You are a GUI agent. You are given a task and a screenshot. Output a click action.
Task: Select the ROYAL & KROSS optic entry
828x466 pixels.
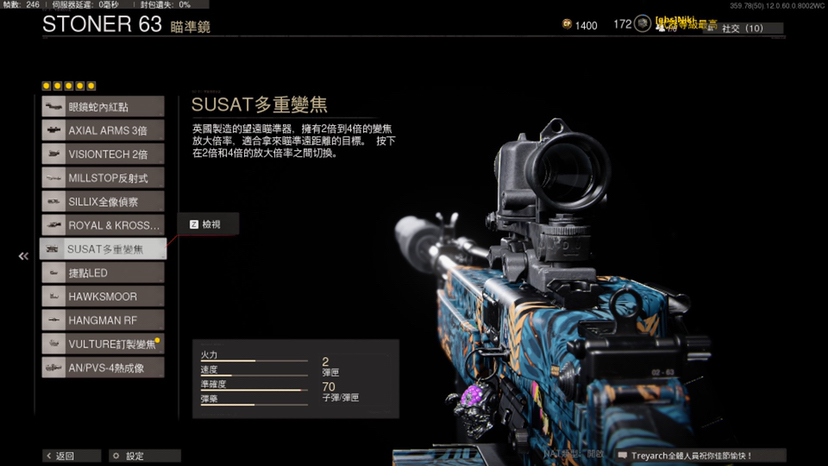[x=102, y=226]
